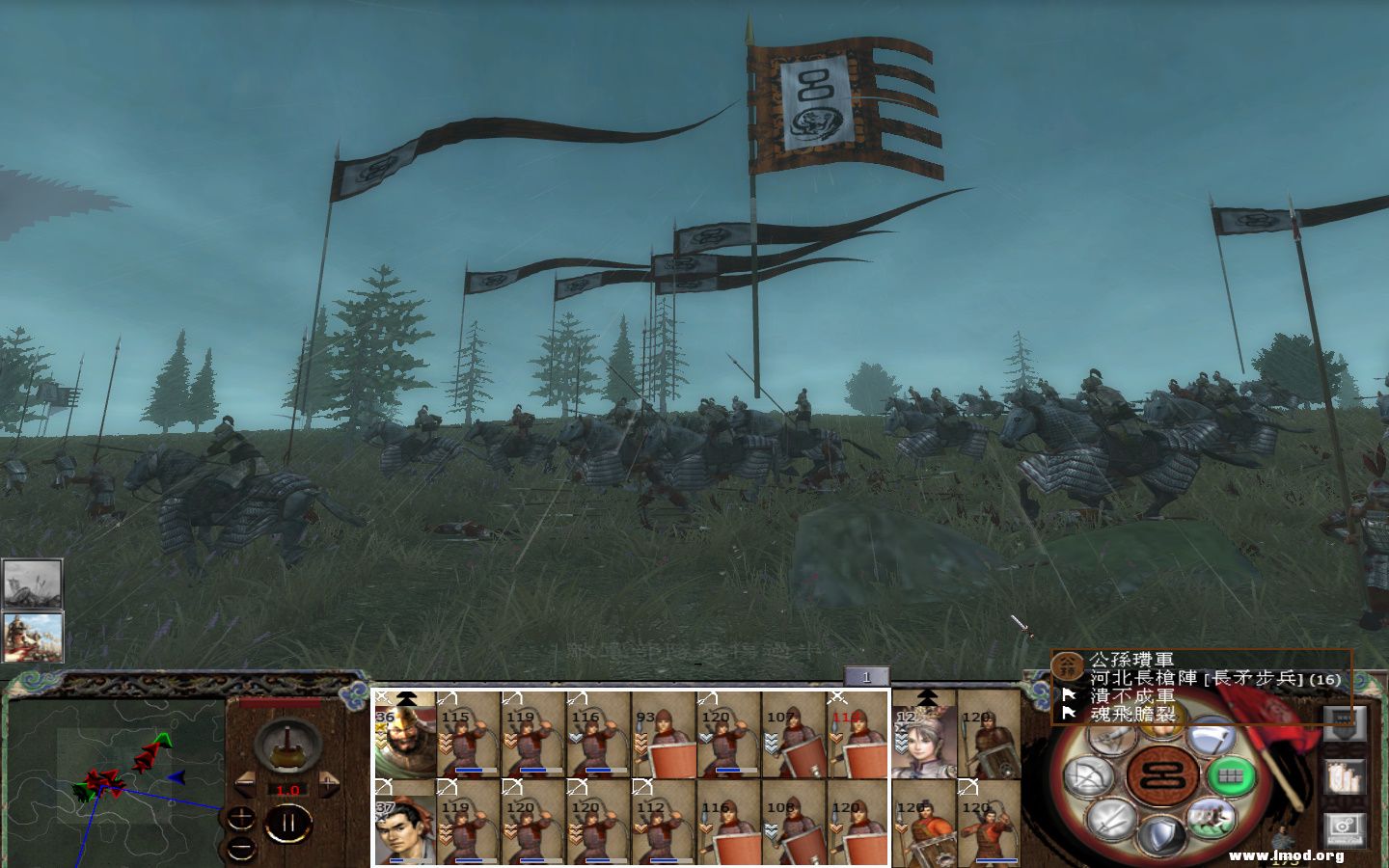Click the red 1.0 speed value display
1389x868 pixels.
(x=287, y=790)
